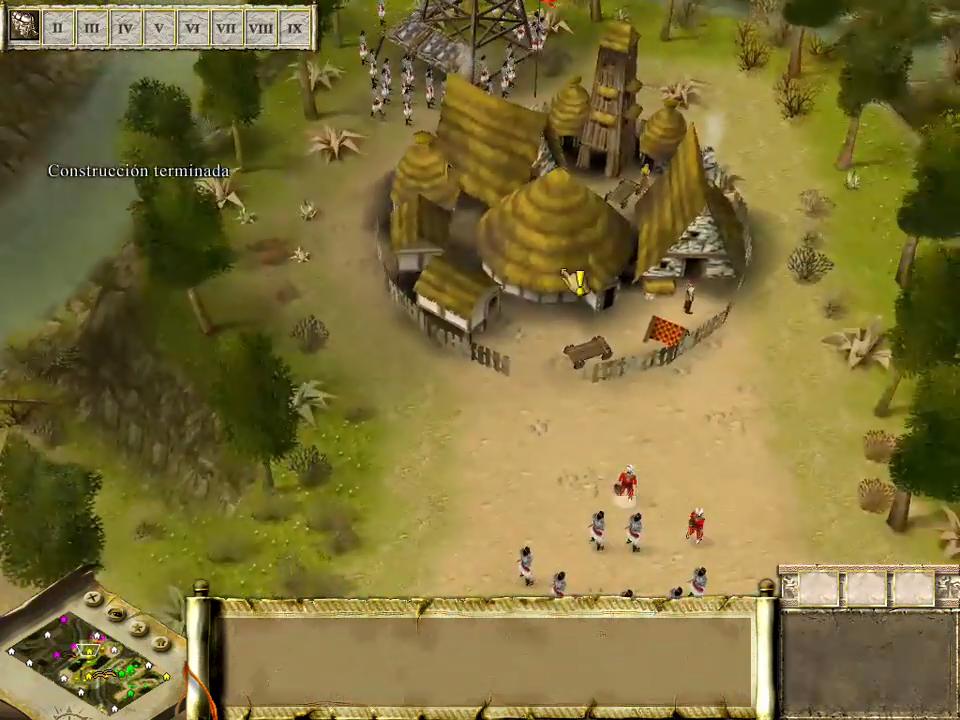
Task: Select control group VII
Action: [227, 27]
